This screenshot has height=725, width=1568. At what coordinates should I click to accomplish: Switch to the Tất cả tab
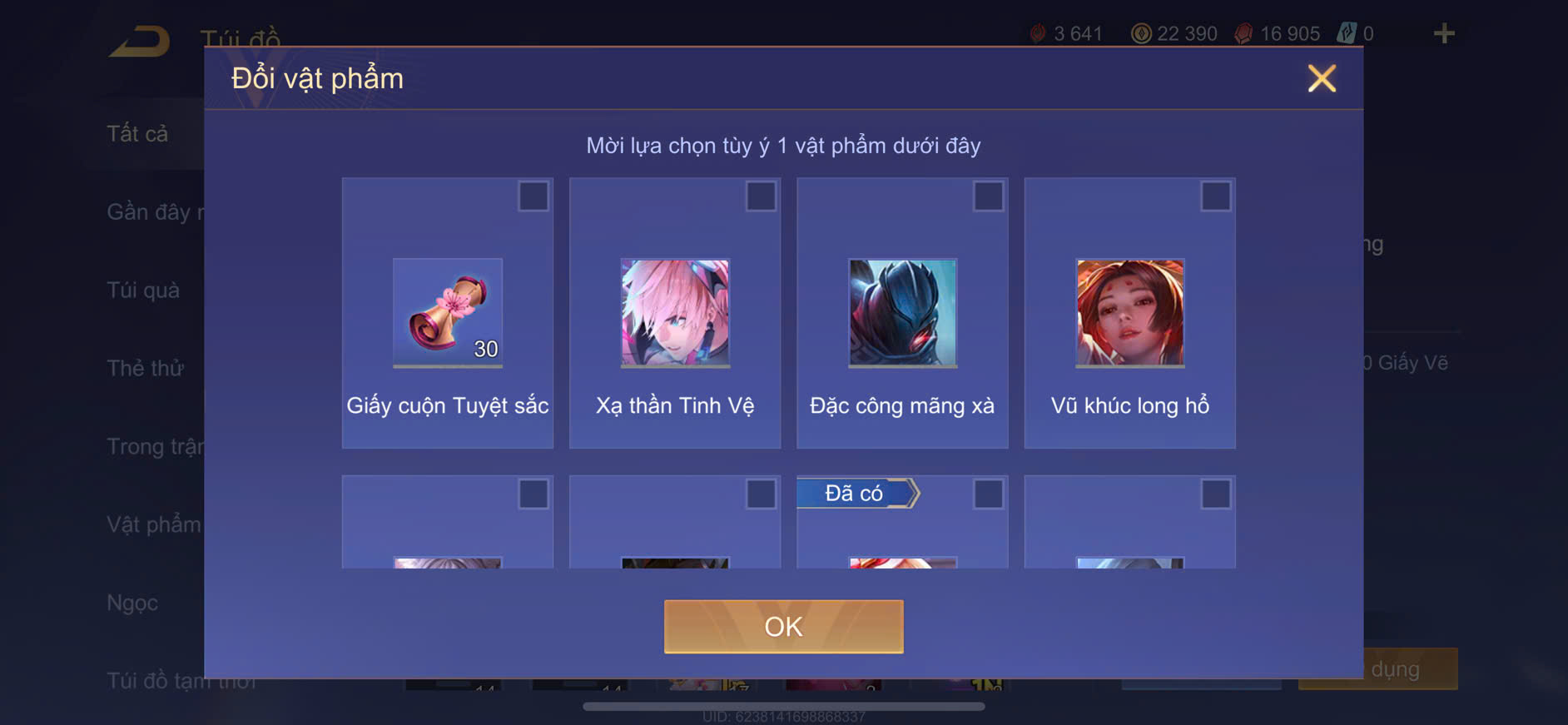coord(137,133)
